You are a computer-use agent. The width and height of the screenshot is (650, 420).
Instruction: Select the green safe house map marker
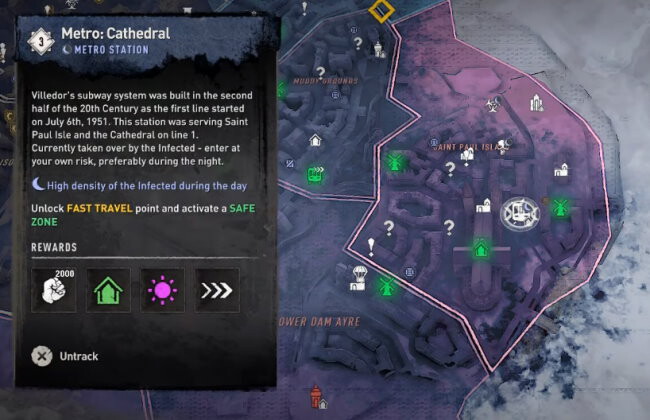click(481, 247)
